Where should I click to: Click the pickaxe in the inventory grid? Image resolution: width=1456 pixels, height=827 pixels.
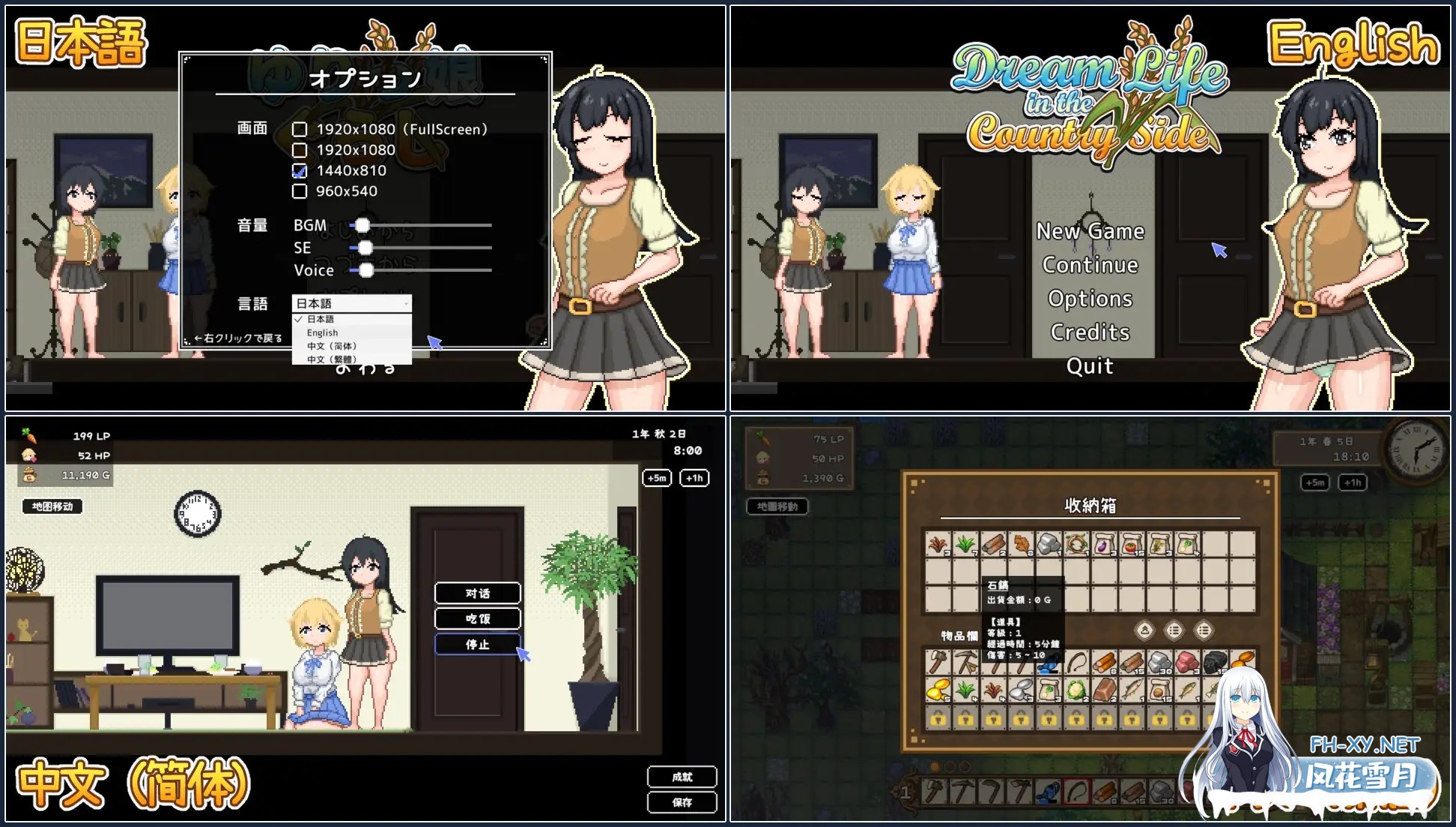point(967,661)
